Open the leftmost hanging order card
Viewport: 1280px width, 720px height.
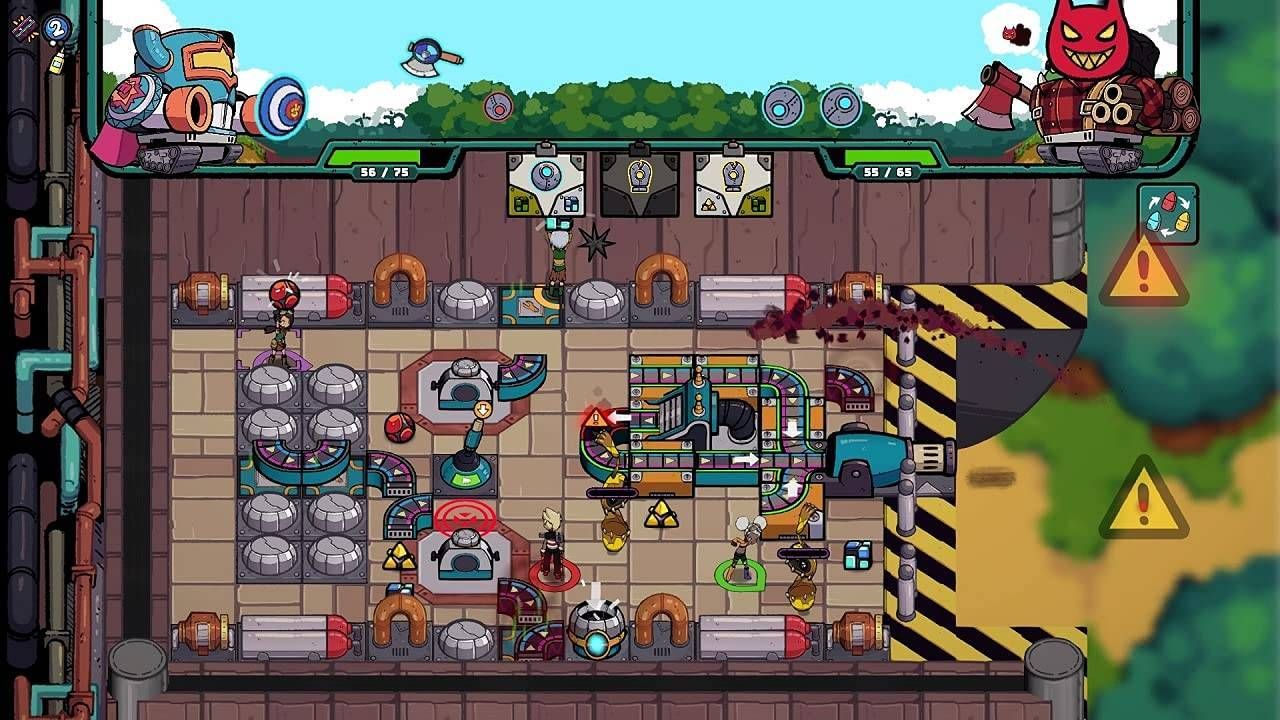coord(545,186)
